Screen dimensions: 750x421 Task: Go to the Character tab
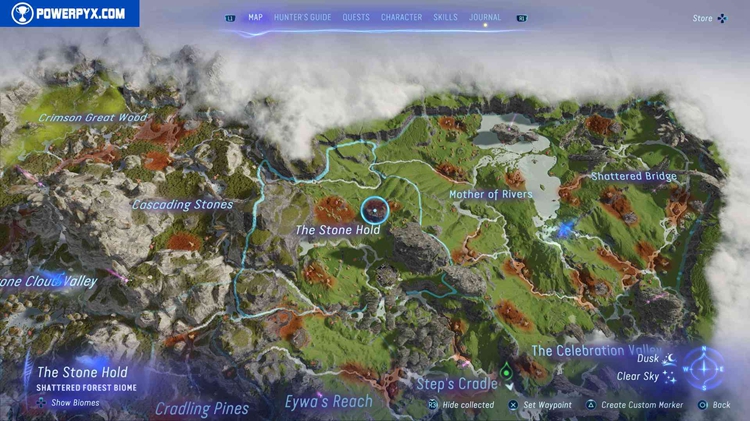[401, 17]
